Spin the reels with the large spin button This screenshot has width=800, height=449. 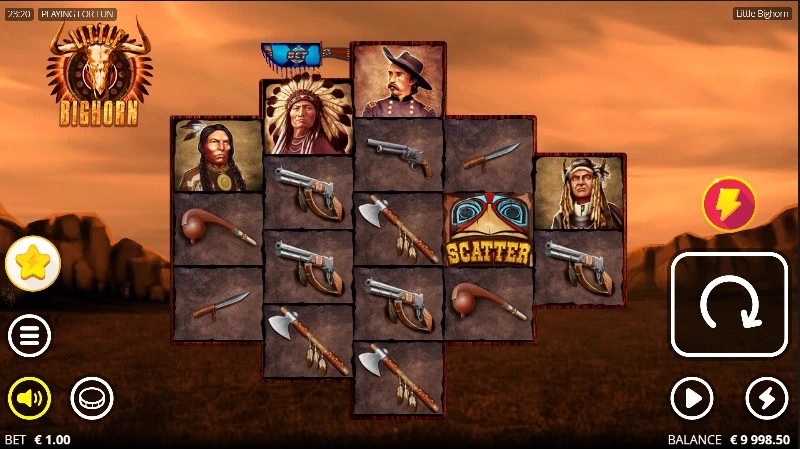tap(728, 304)
